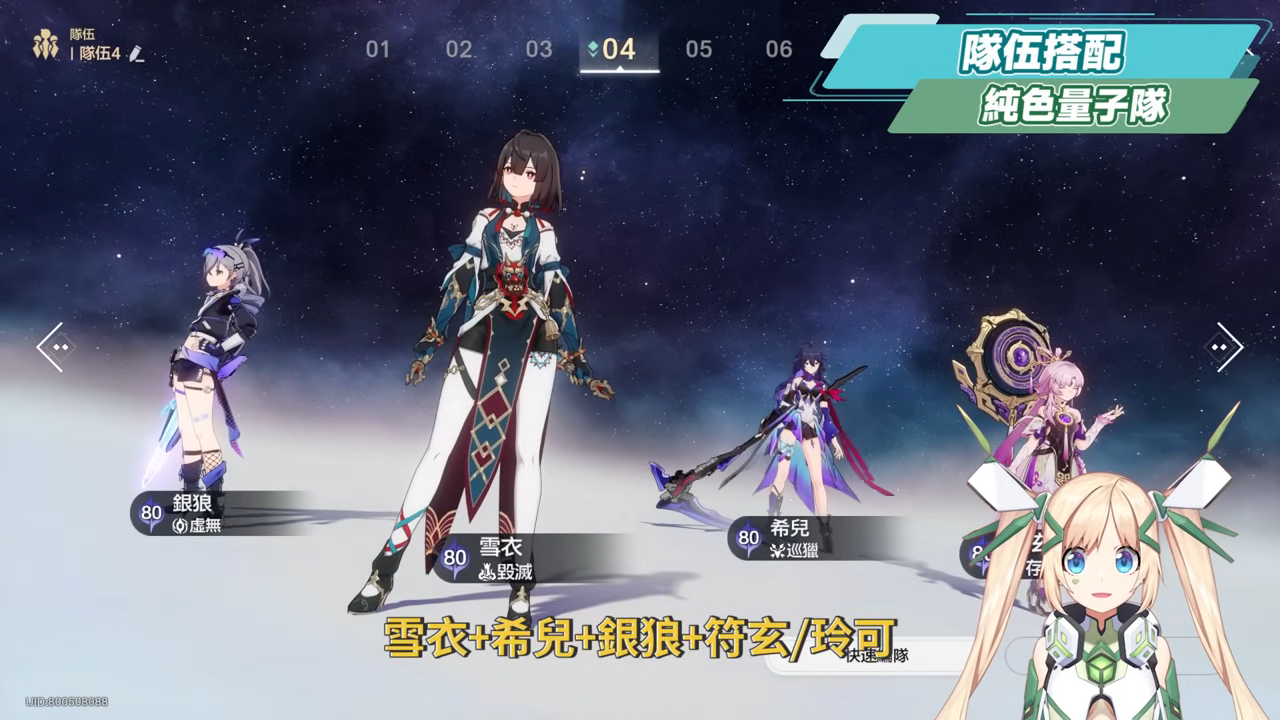Screen dimensions: 1280x720
Task: Select the 銀狼 character name plate
Action: click(200, 513)
